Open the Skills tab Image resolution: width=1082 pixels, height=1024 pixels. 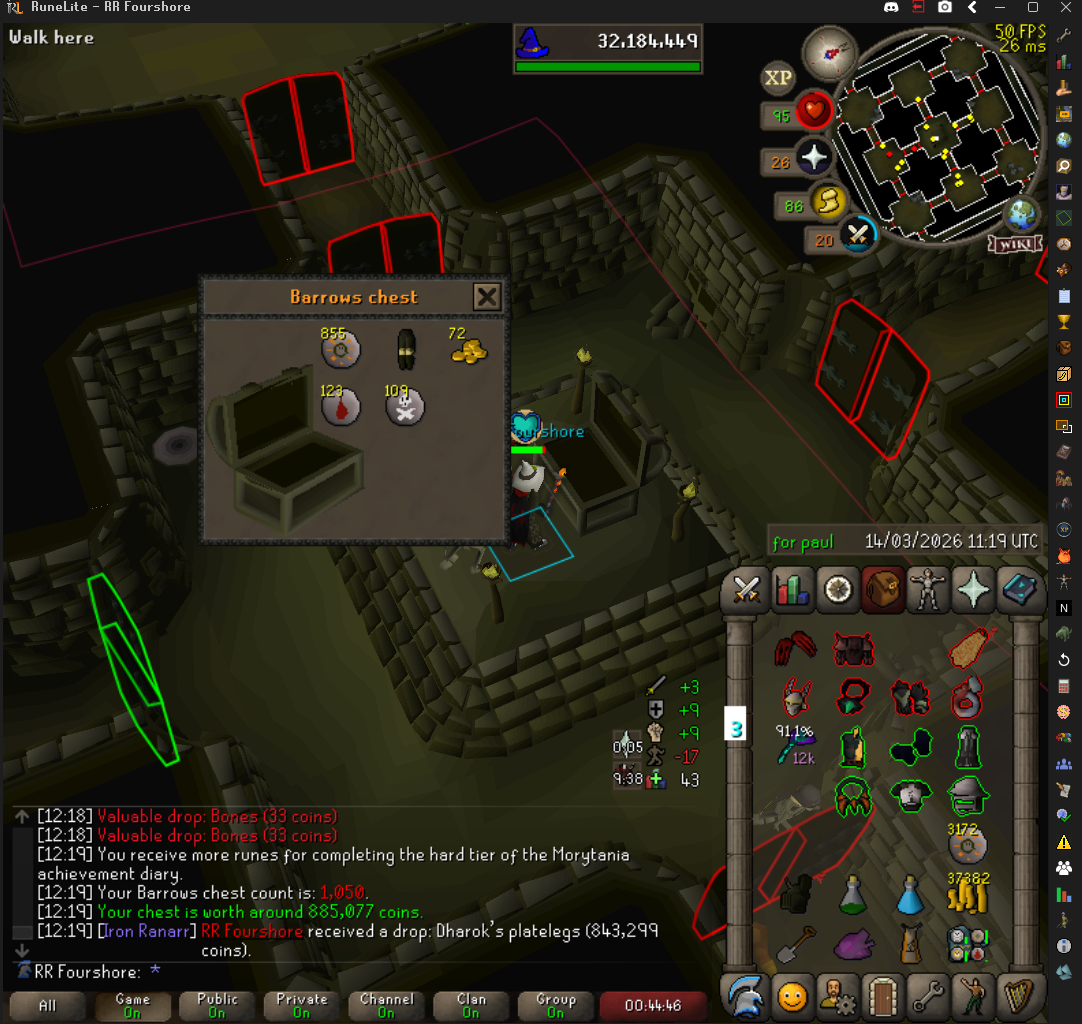(x=791, y=590)
